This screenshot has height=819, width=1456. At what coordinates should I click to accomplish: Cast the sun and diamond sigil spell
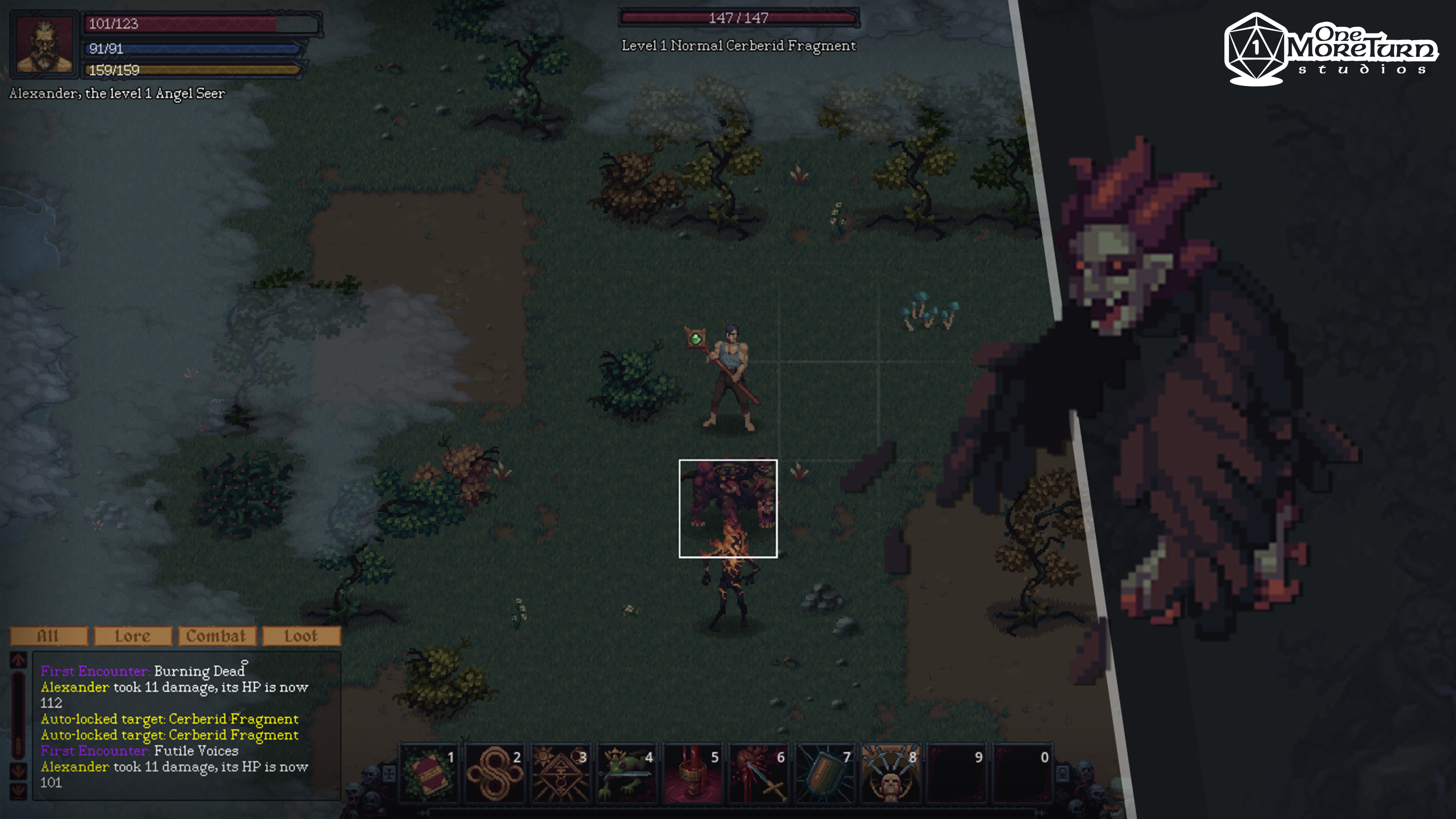click(x=560, y=773)
